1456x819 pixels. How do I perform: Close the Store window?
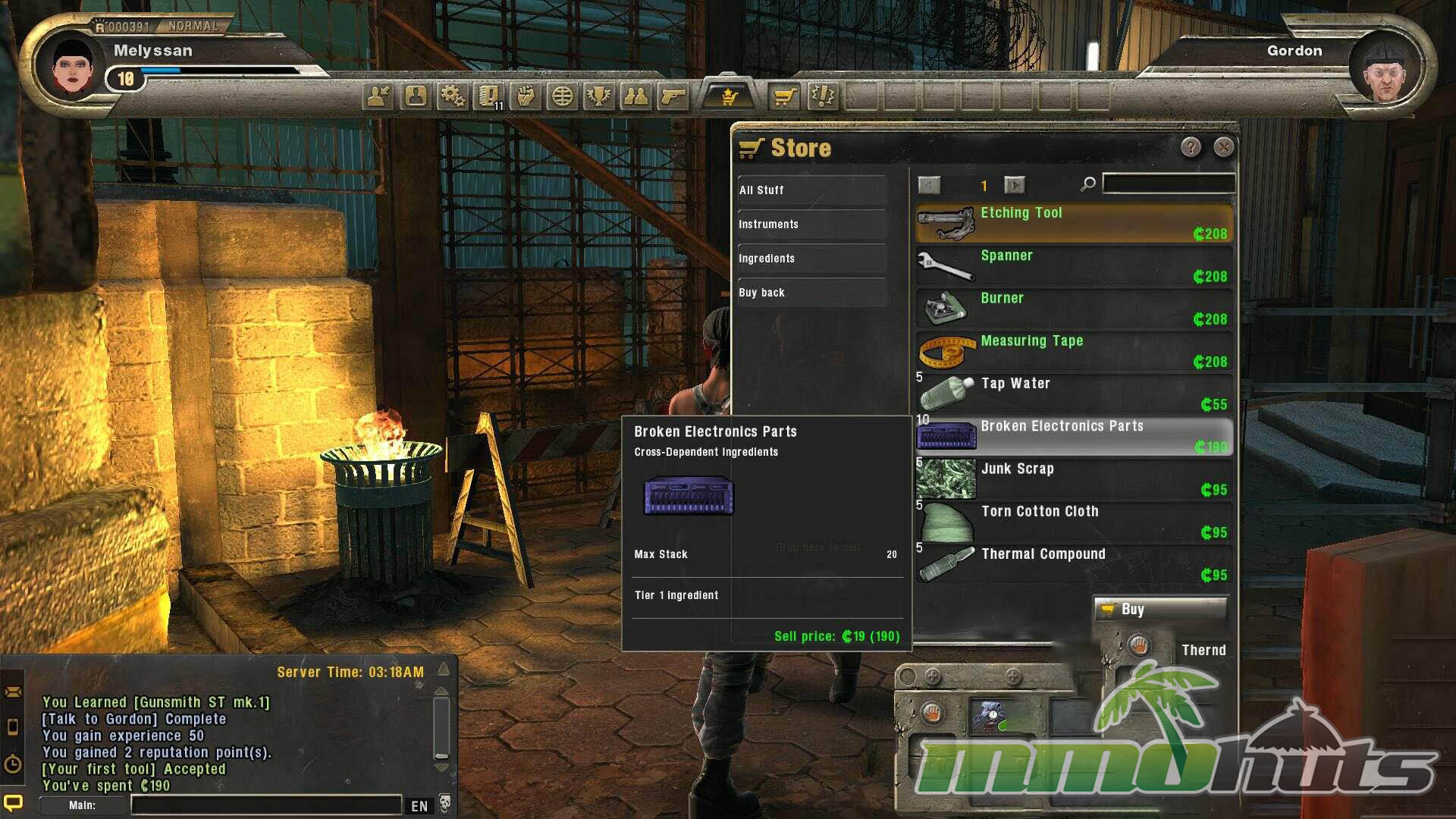tap(1223, 147)
